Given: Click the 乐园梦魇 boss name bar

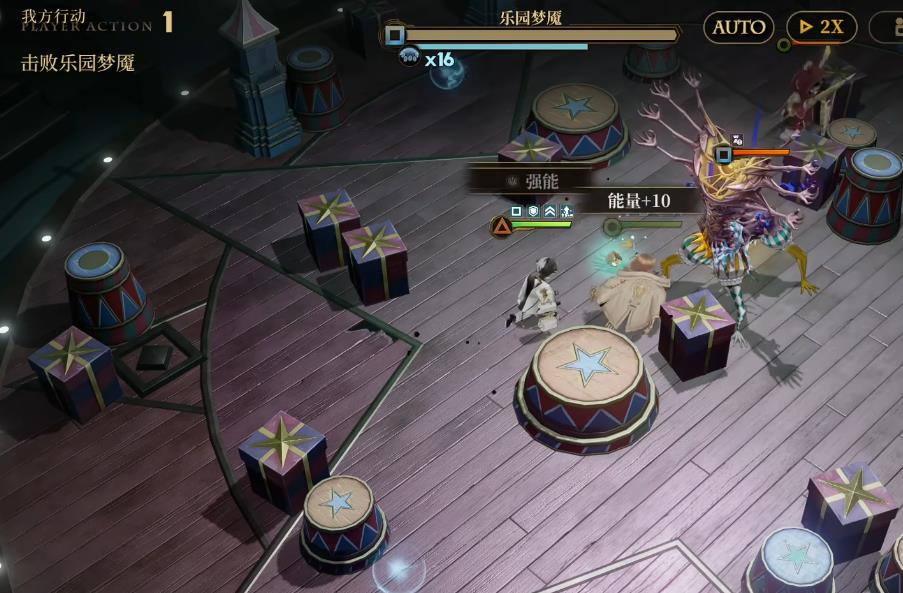Looking at the screenshot, I should pyautogui.click(x=530, y=18).
